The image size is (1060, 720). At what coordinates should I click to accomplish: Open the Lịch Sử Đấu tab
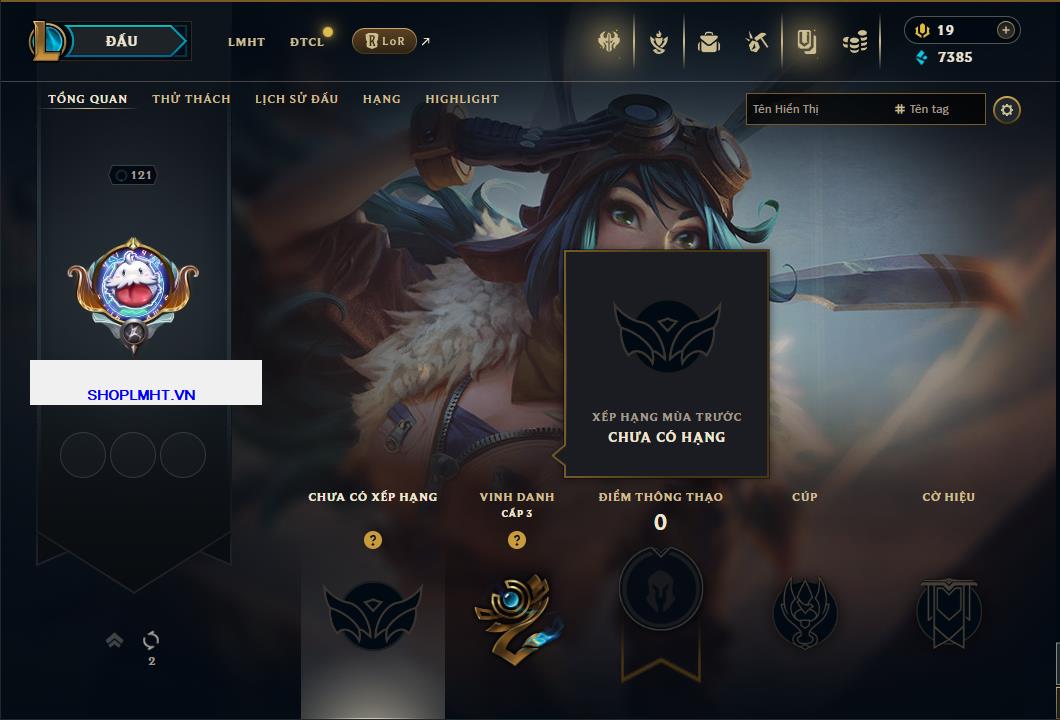click(x=296, y=99)
